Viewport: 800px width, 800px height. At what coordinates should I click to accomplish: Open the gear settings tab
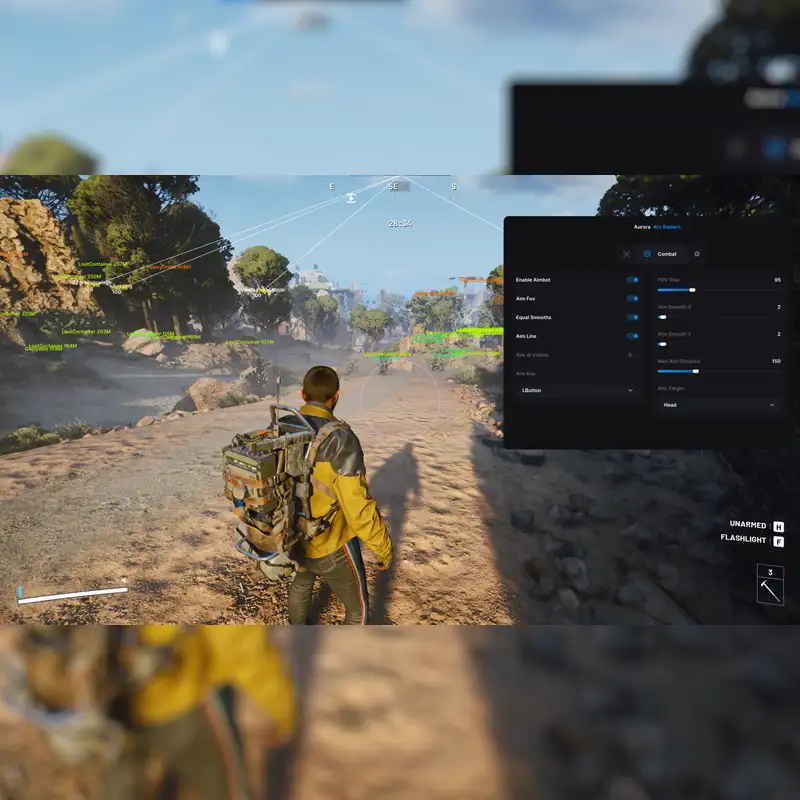click(x=697, y=254)
